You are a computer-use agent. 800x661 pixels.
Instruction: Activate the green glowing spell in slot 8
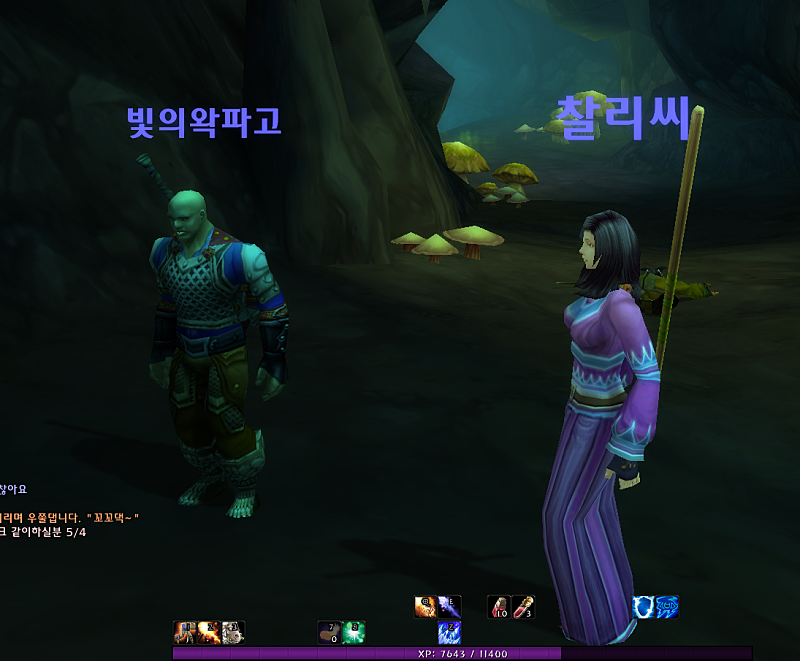pos(353,632)
